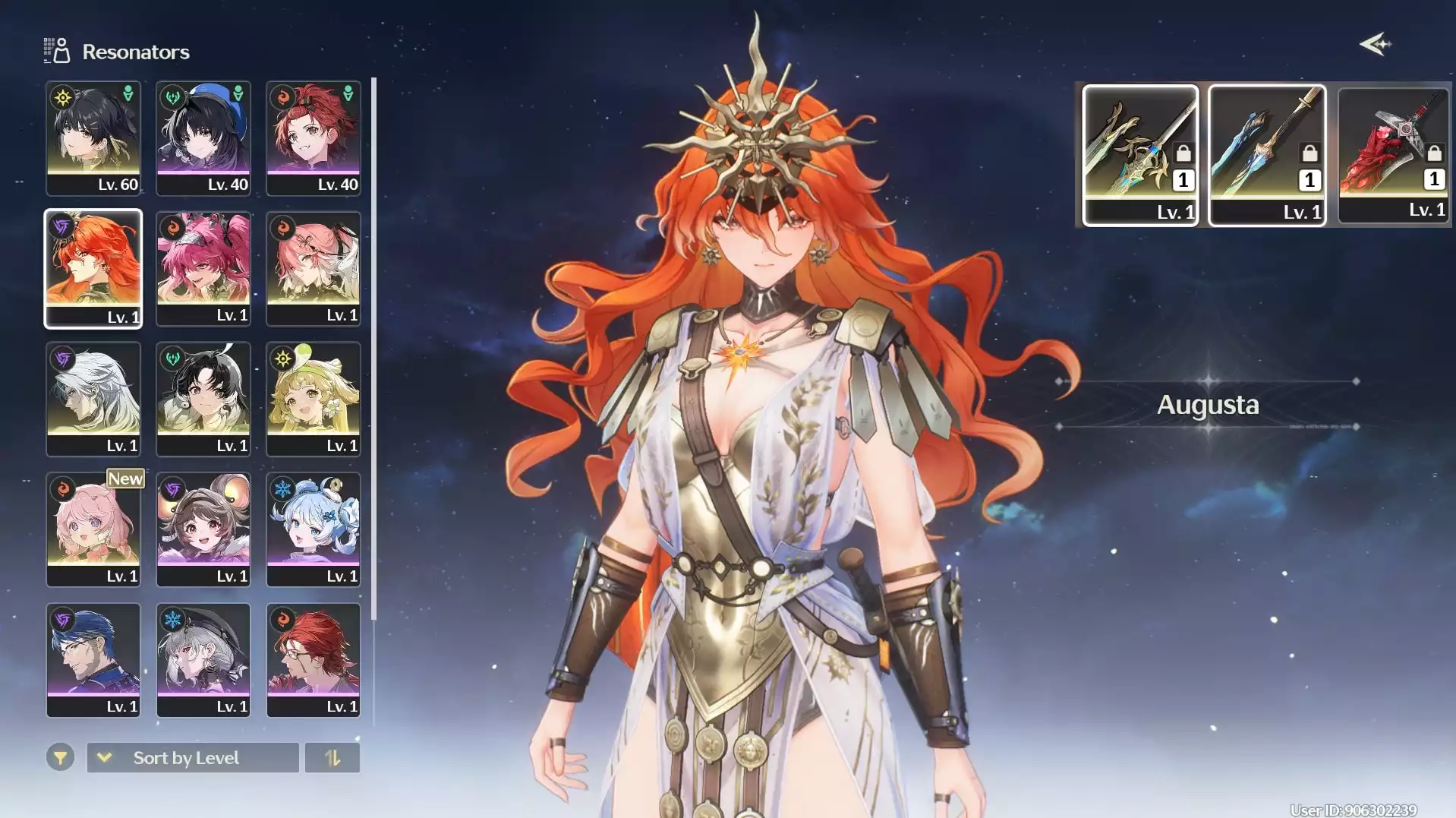Screen dimensions: 1456x818
Task: Go back using the arrow button
Action: 1375,45
